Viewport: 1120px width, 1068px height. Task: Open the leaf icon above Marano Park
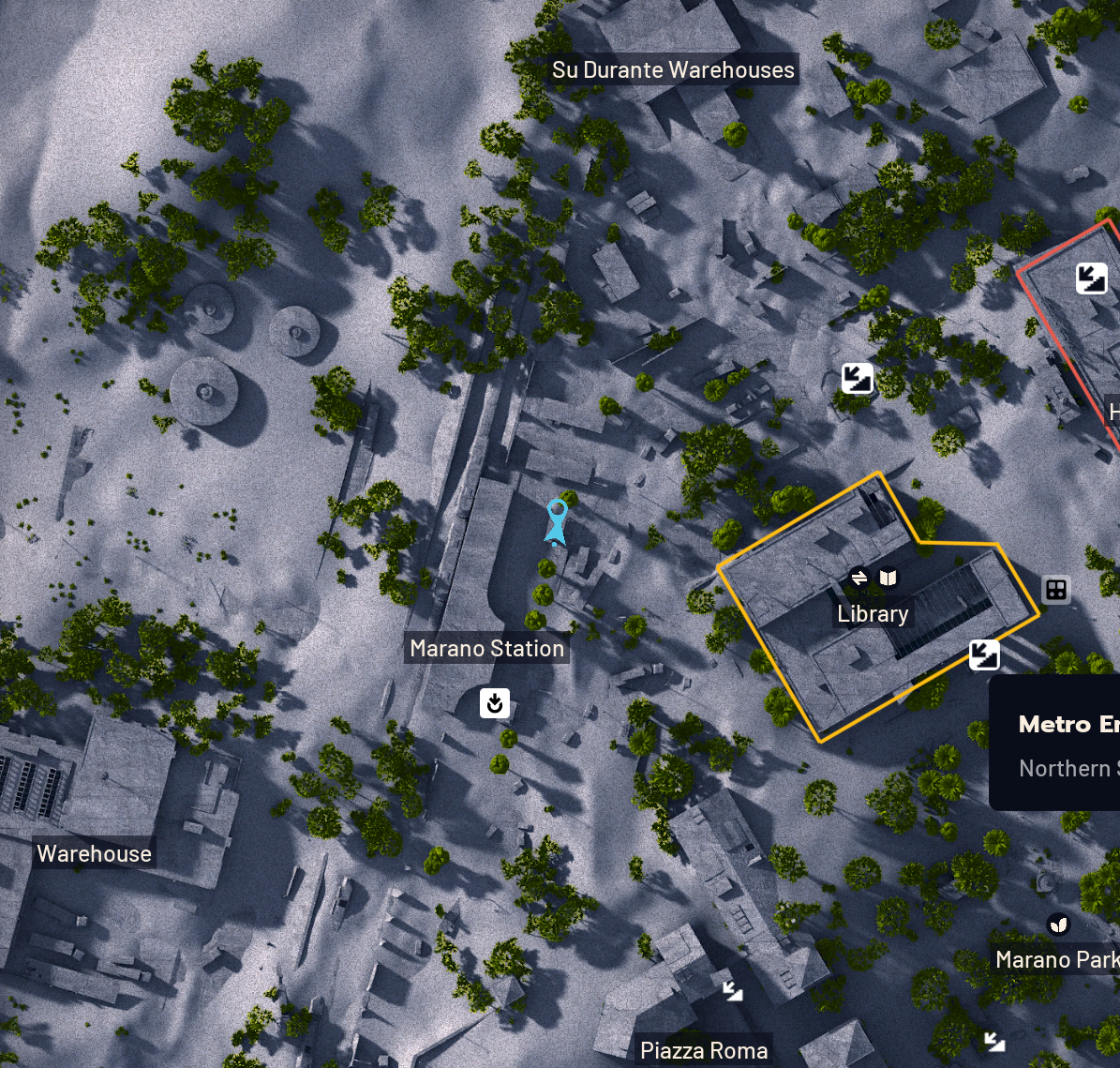(x=1059, y=925)
